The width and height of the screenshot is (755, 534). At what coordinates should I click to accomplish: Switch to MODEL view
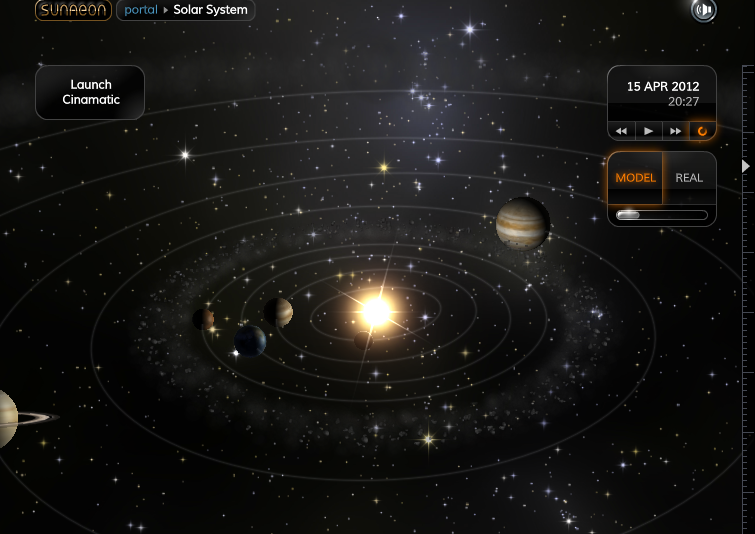[635, 178]
